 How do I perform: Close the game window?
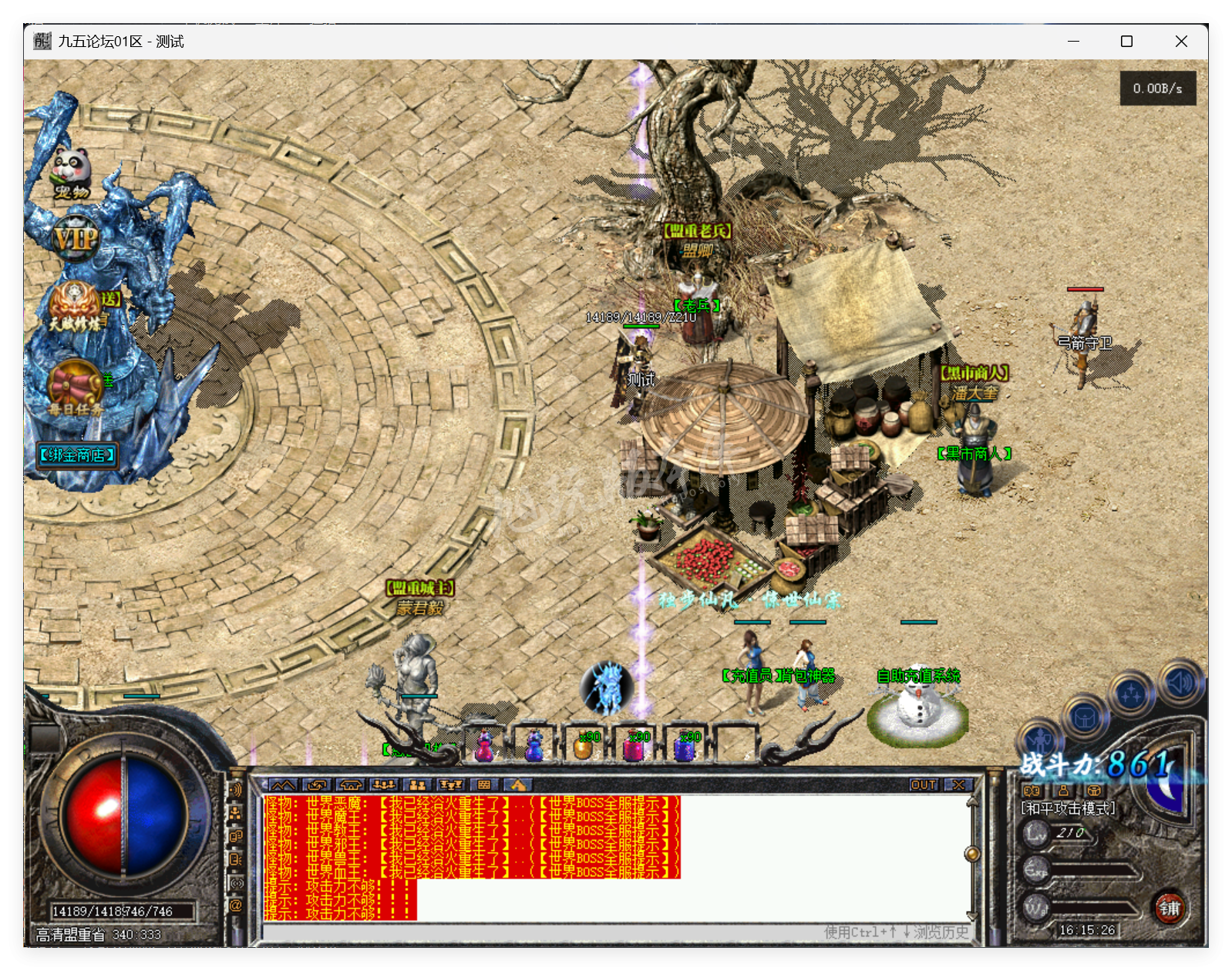click(x=1181, y=42)
